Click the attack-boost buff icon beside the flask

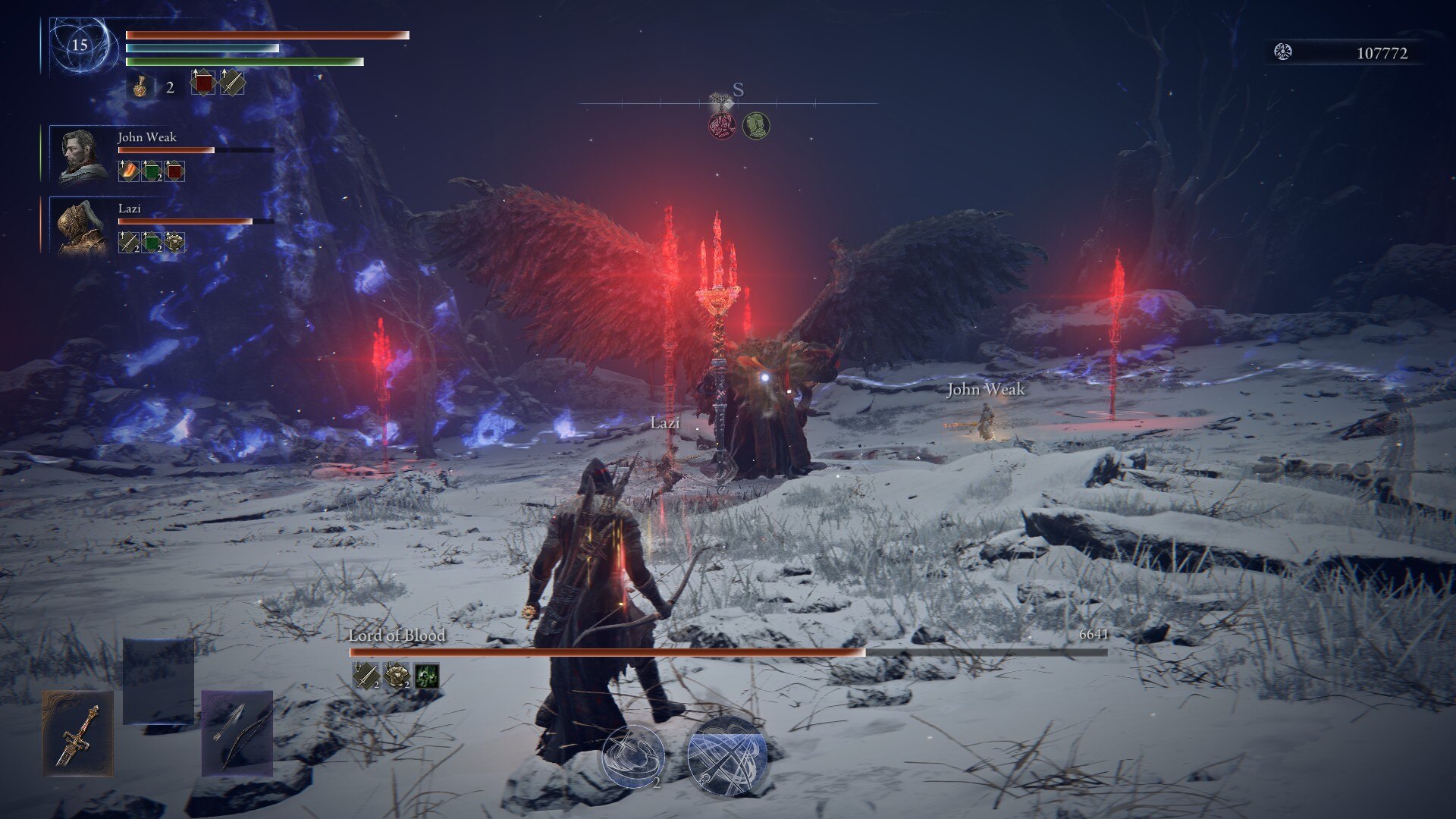click(x=203, y=85)
